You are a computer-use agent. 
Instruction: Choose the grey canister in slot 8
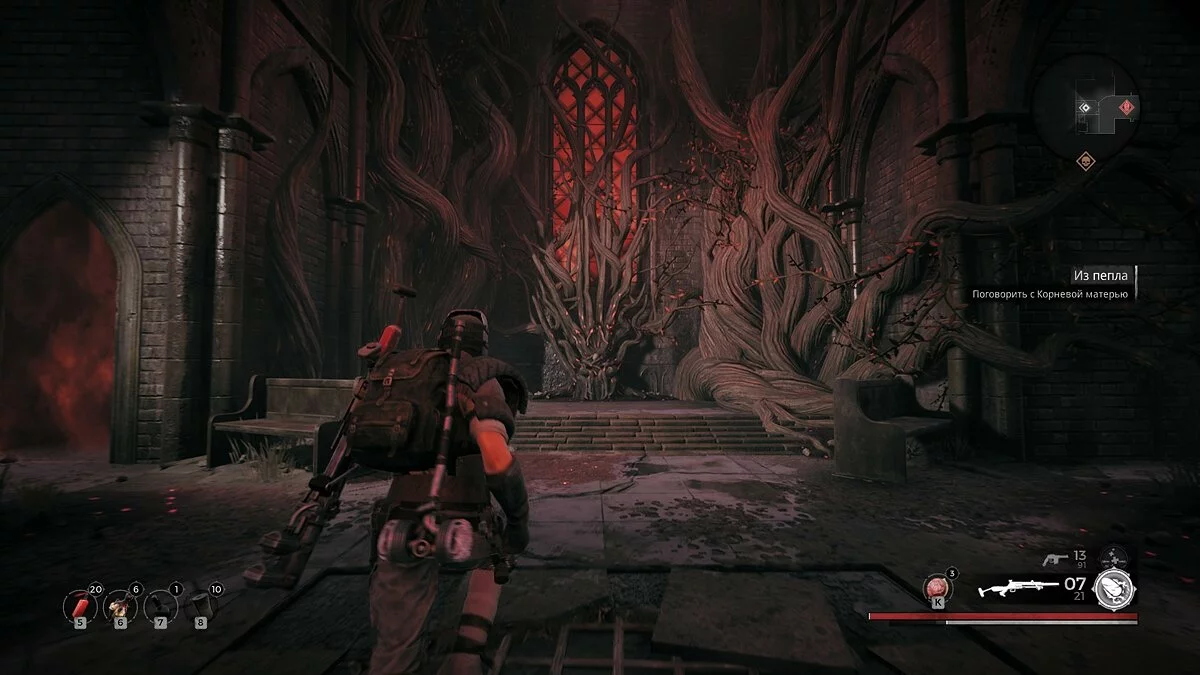[x=201, y=604]
